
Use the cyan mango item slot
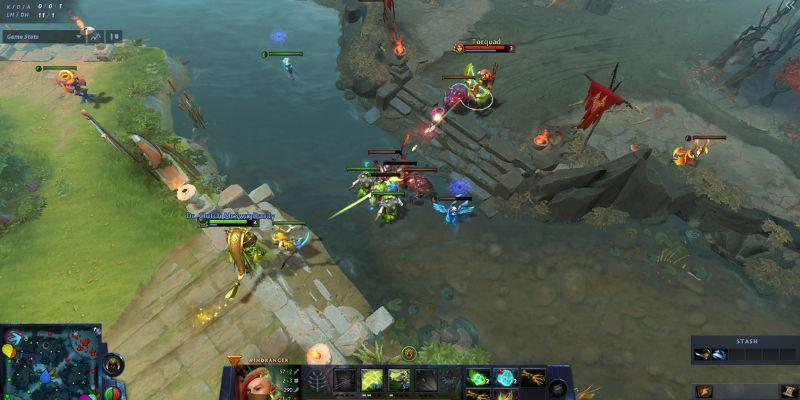504,377
